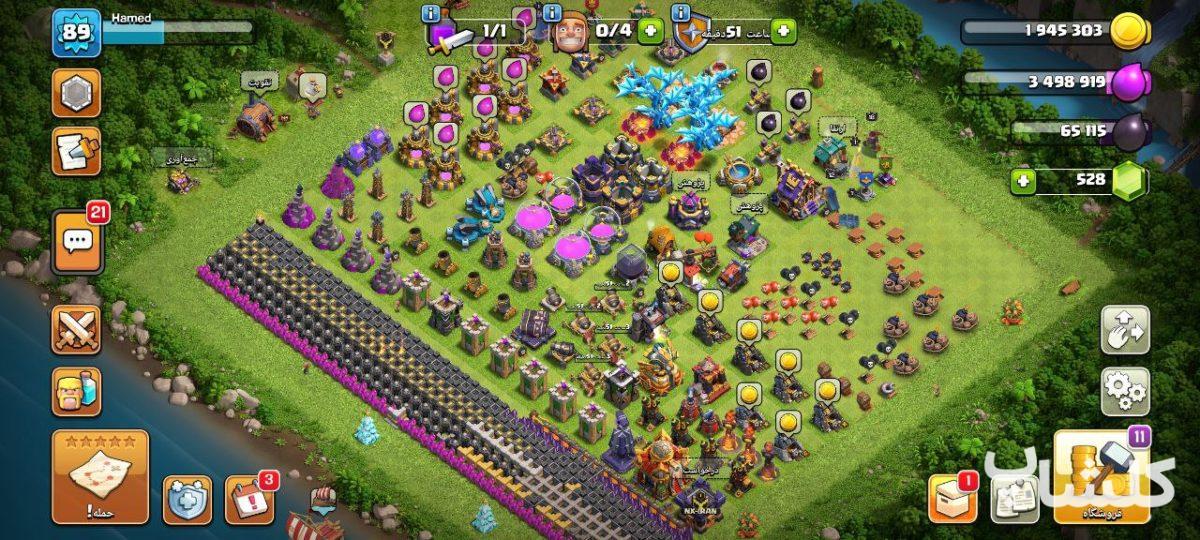The image size is (1200, 540).
Task: Show builder info above the builder face
Action: [551, 13]
